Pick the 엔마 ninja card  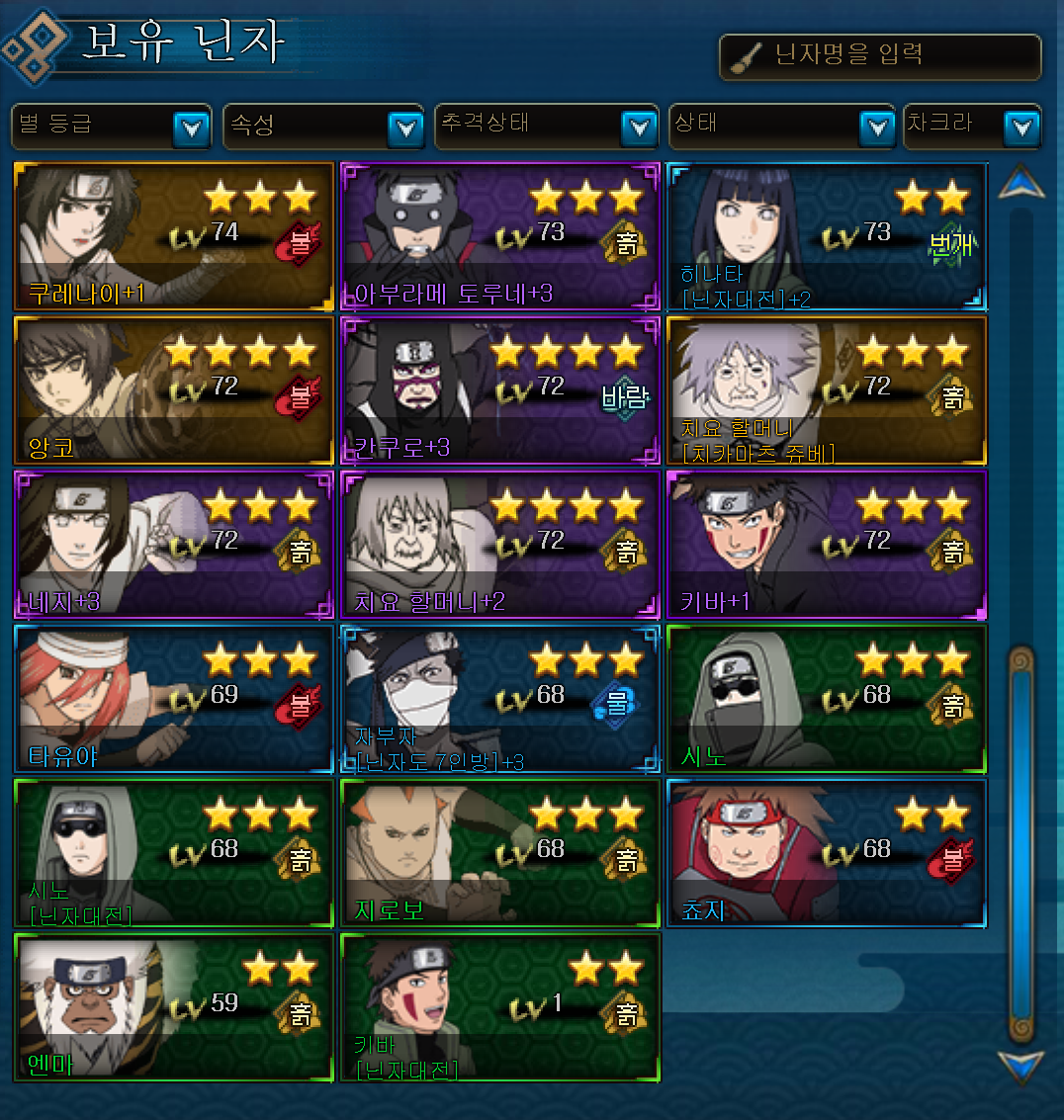click(x=174, y=1007)
